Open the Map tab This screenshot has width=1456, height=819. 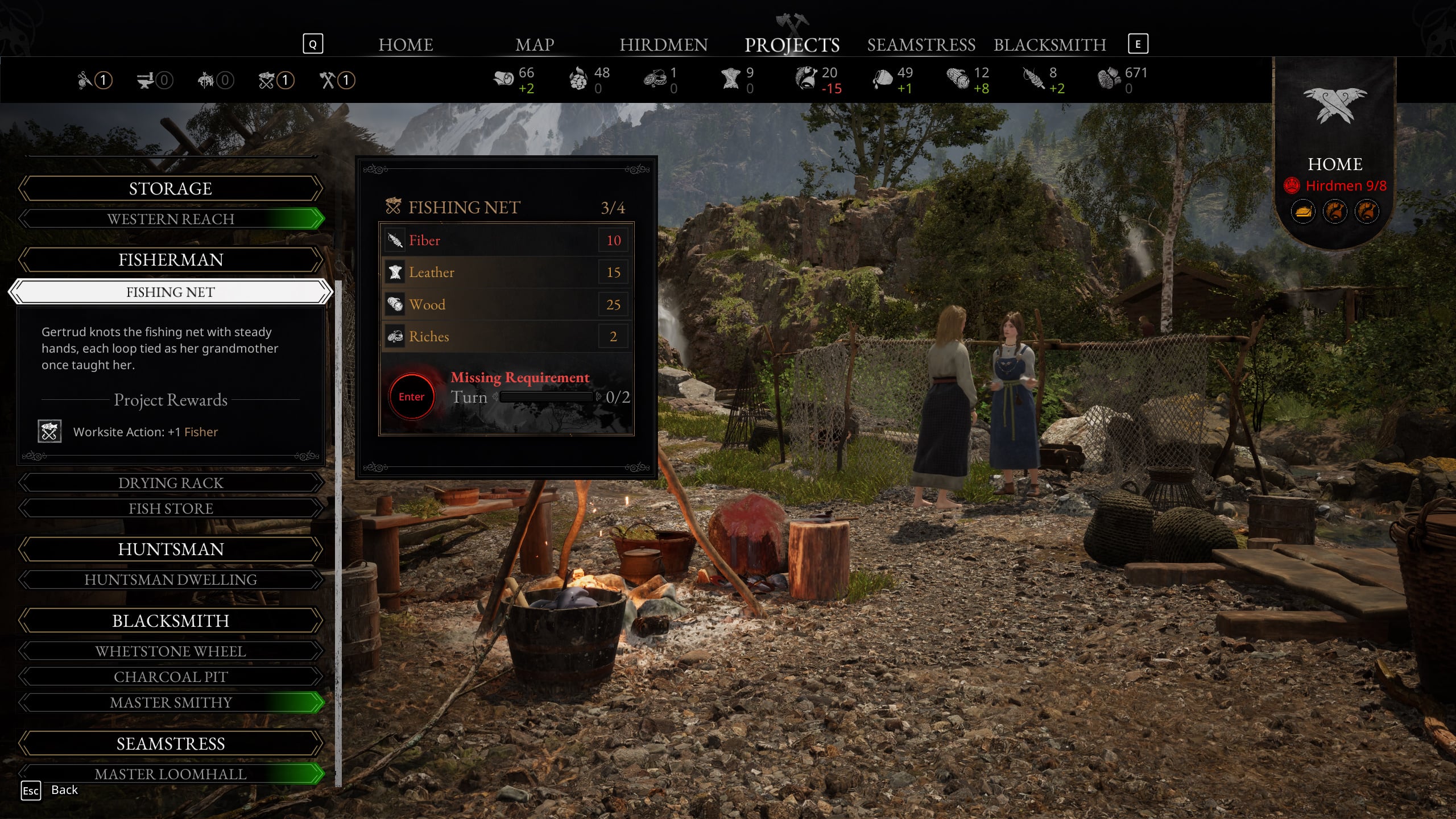[x=534, y=44]
